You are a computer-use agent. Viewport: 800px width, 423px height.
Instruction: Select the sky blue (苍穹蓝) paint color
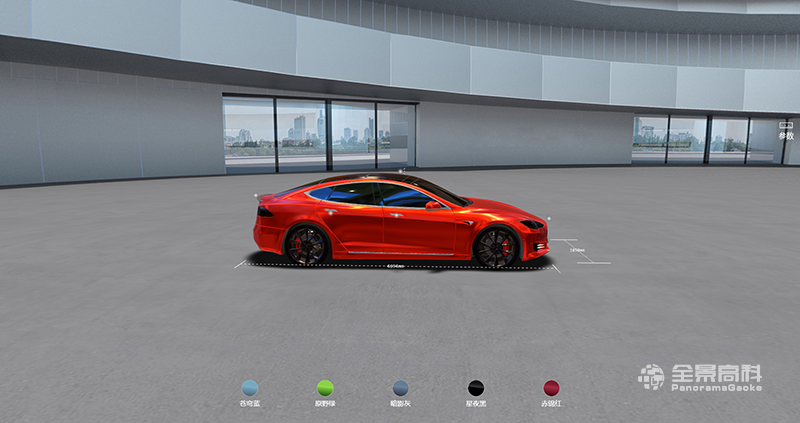(249, 388)
